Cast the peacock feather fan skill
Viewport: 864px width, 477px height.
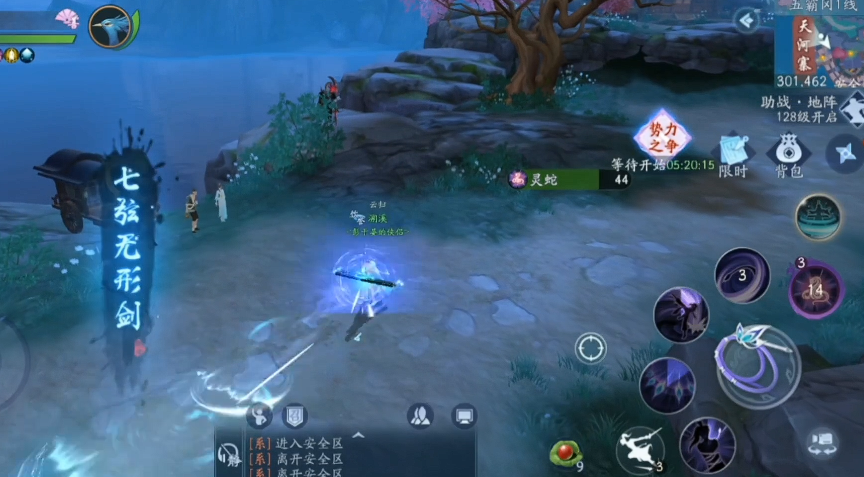[667, 385]
